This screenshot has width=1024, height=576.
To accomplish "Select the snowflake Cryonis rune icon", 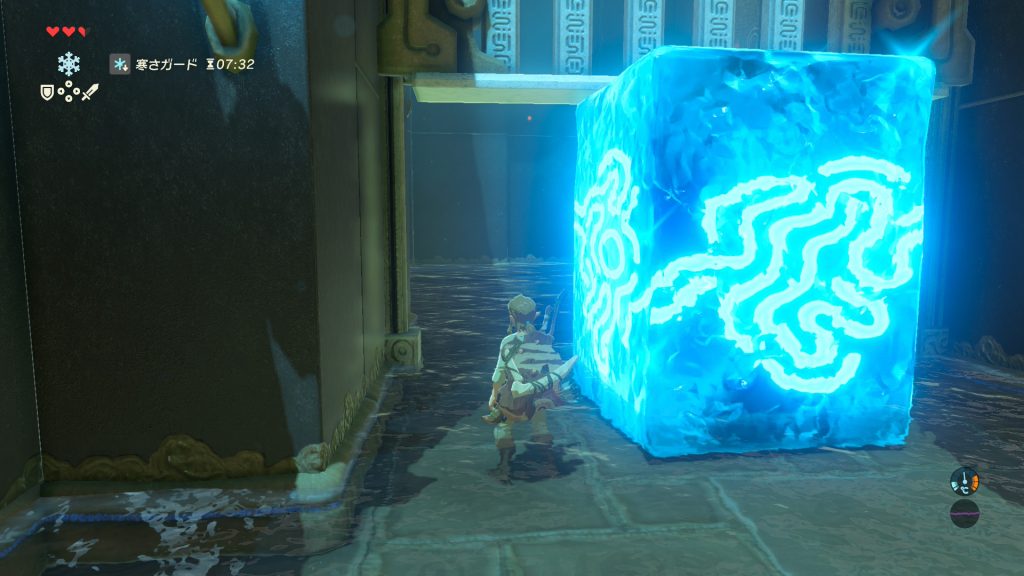I will click(68, 64).
